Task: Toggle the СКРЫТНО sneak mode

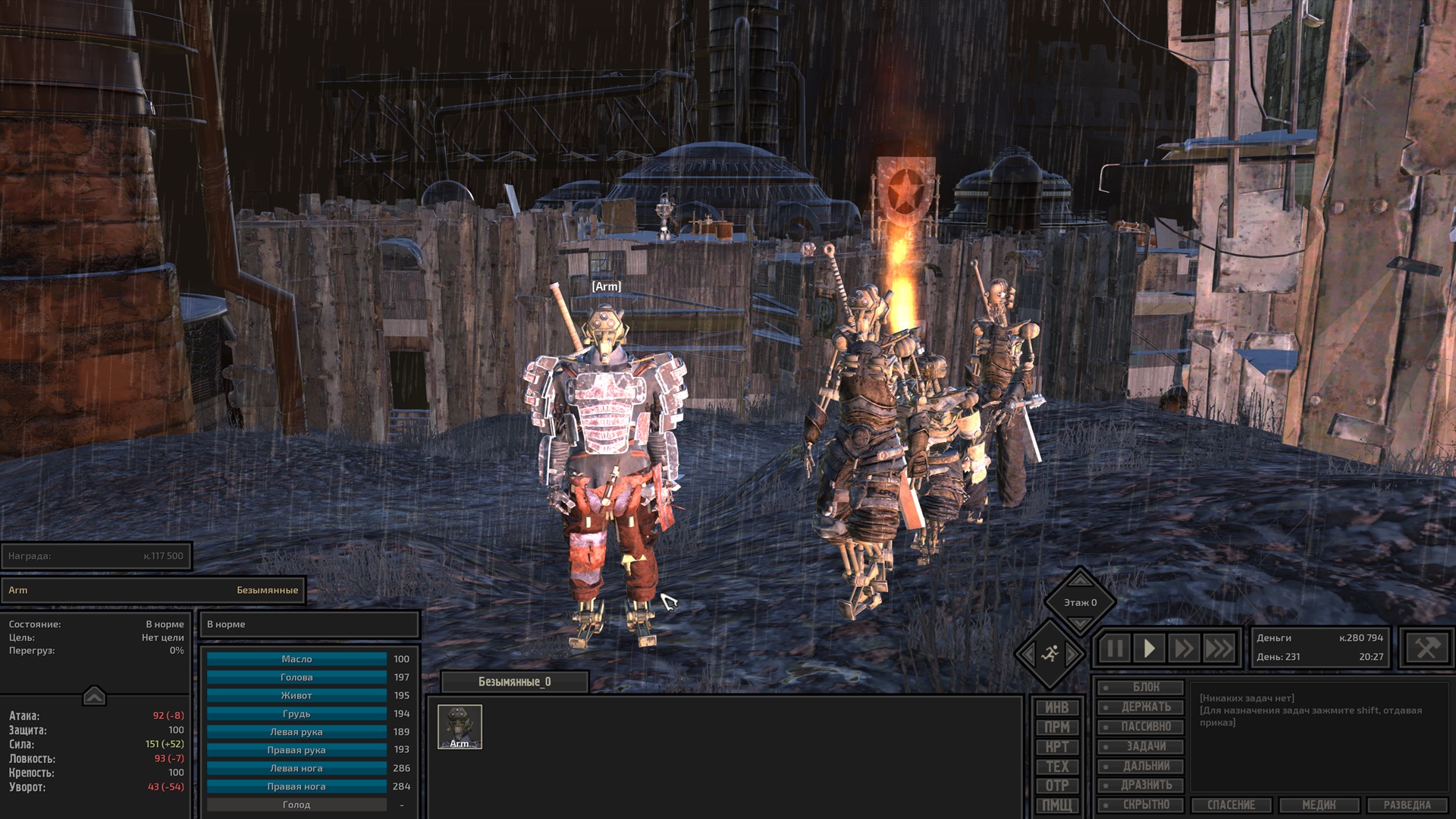Action: pos(1141,805)
